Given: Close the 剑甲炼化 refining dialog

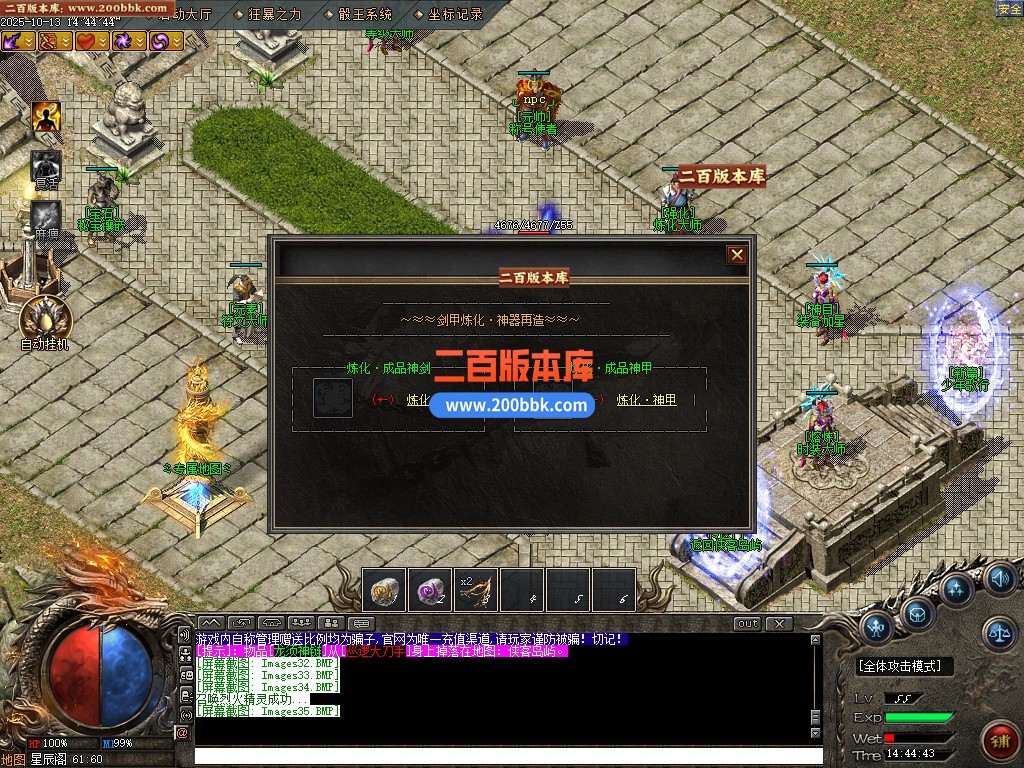Looking at the screenshot, I should [x=737, y=255].
